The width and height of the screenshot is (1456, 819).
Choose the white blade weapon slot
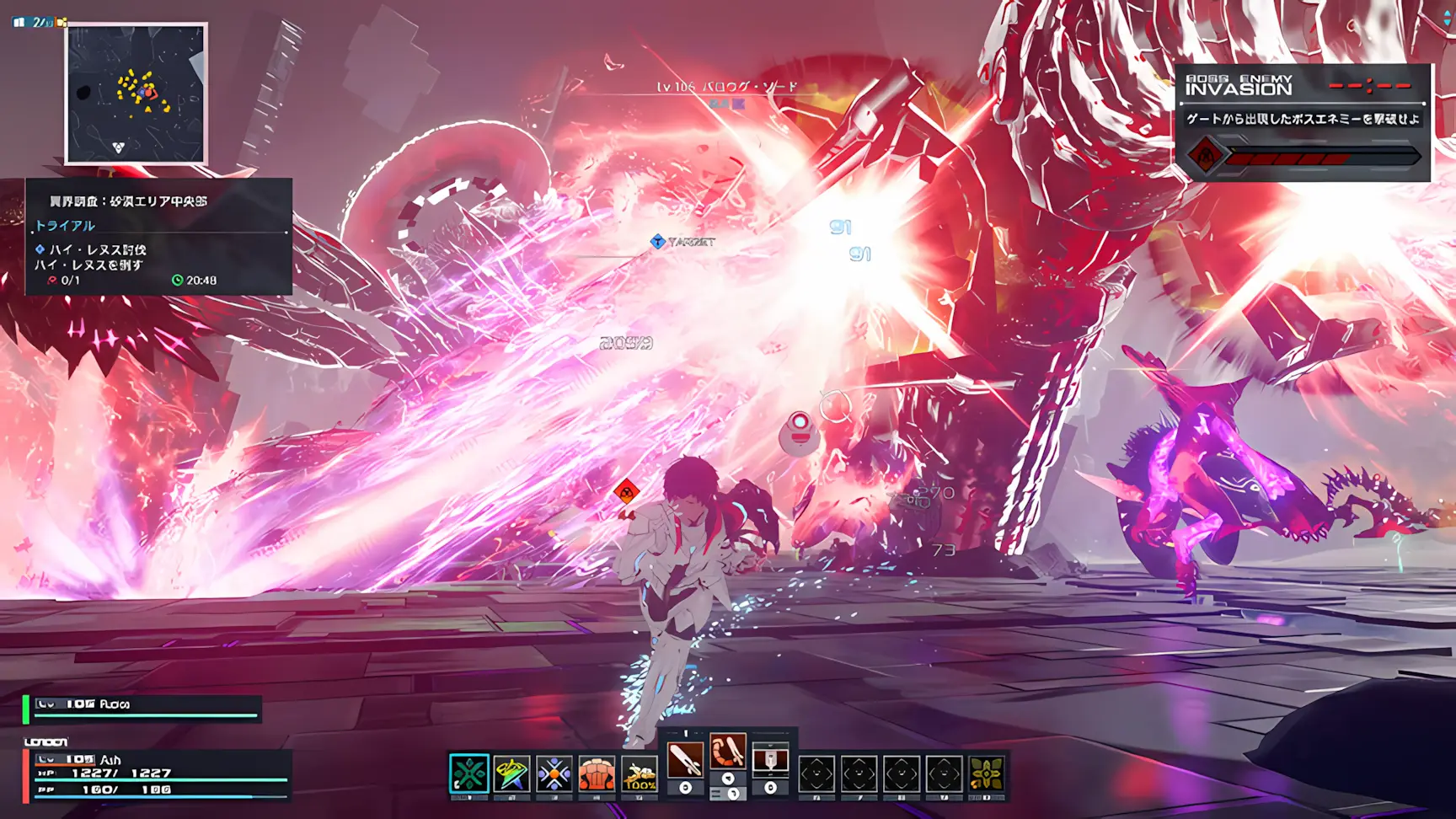point(685,761)
